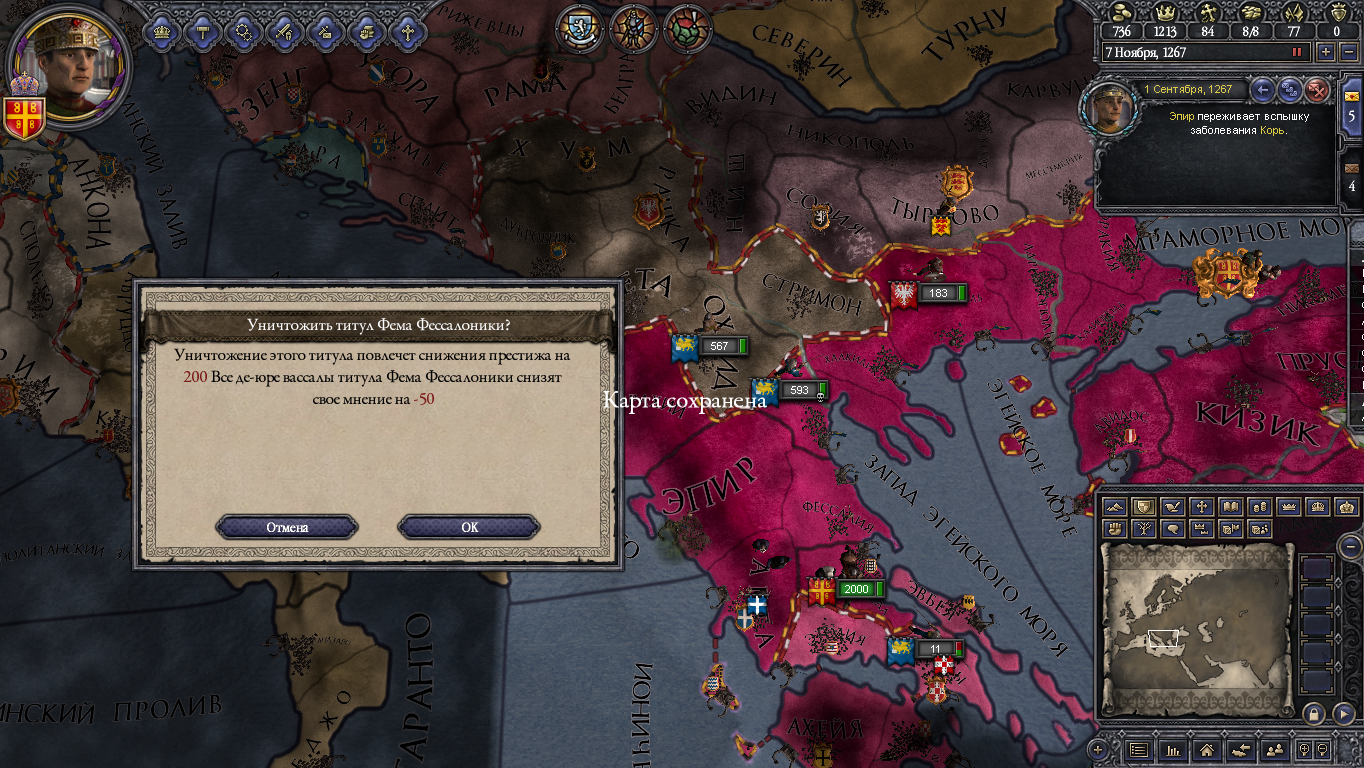1364x768 pixels.
Task: Open the hammer laws menu tab
Action: 201,31
